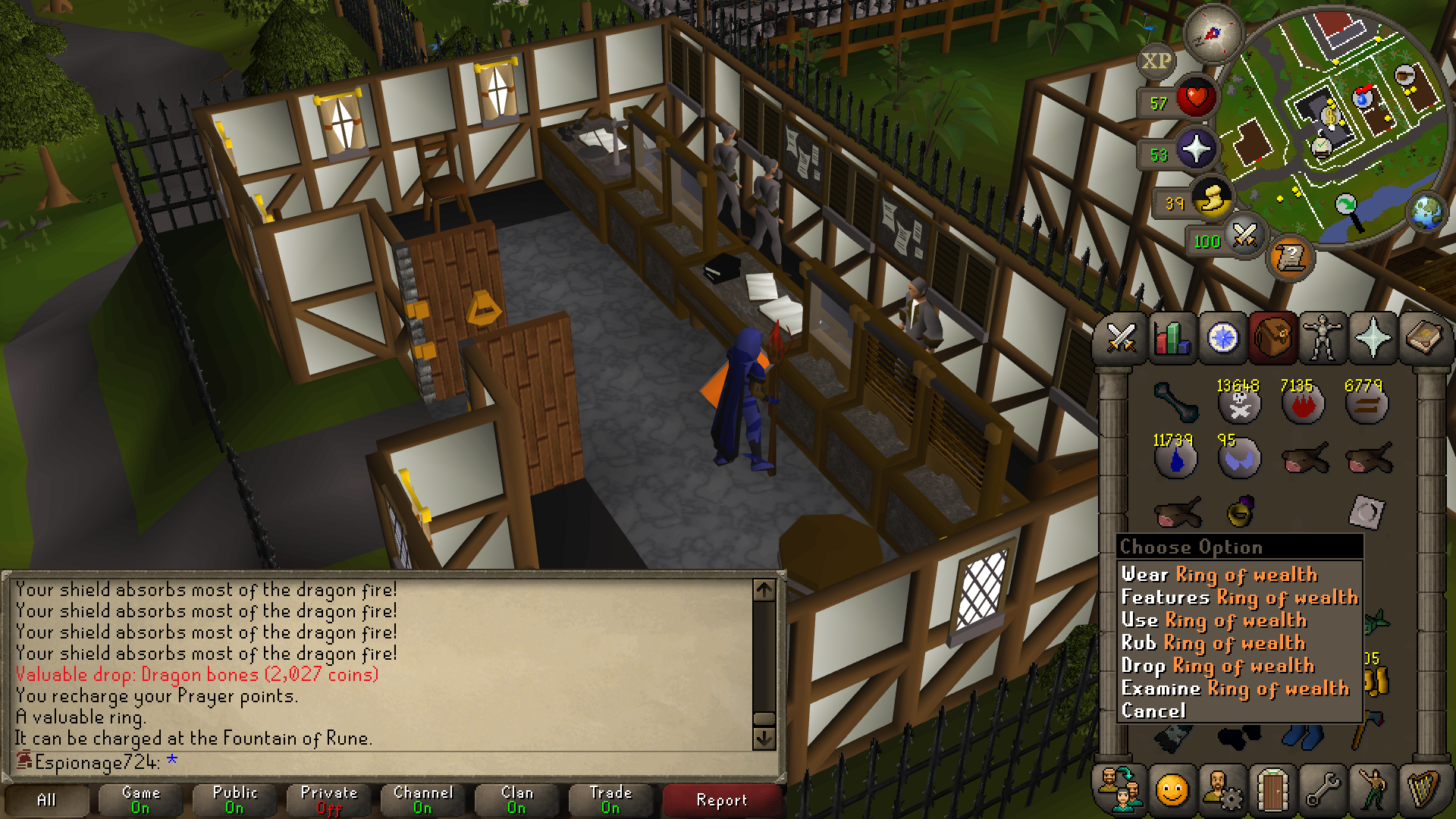Choose Use Ring of wealth
The image size is (1456, 819).
coord(1213,620)
